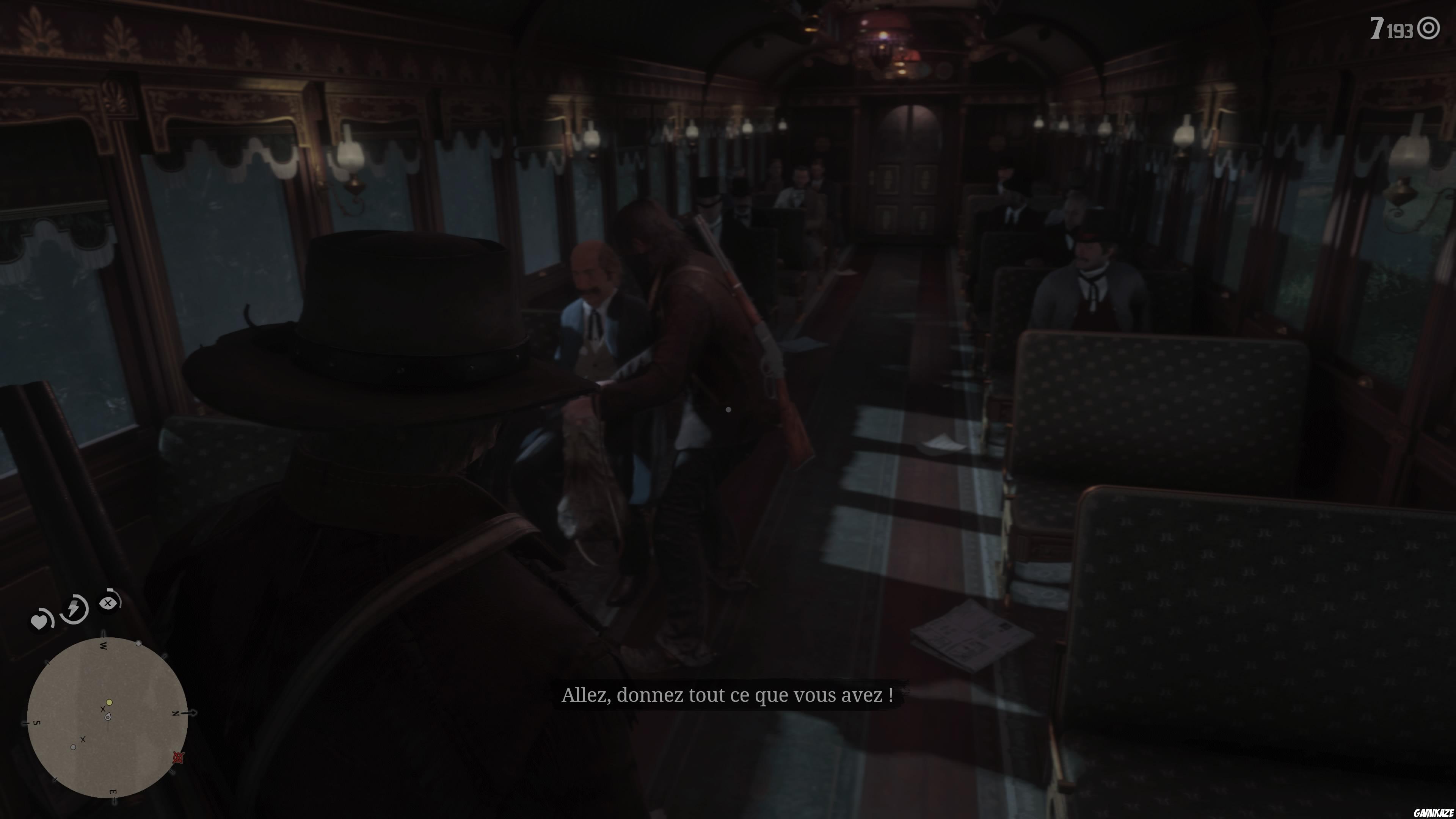Click the red enemy marker on the minimap
This screenshot has width=1456, height=819.
pos(178,758)
